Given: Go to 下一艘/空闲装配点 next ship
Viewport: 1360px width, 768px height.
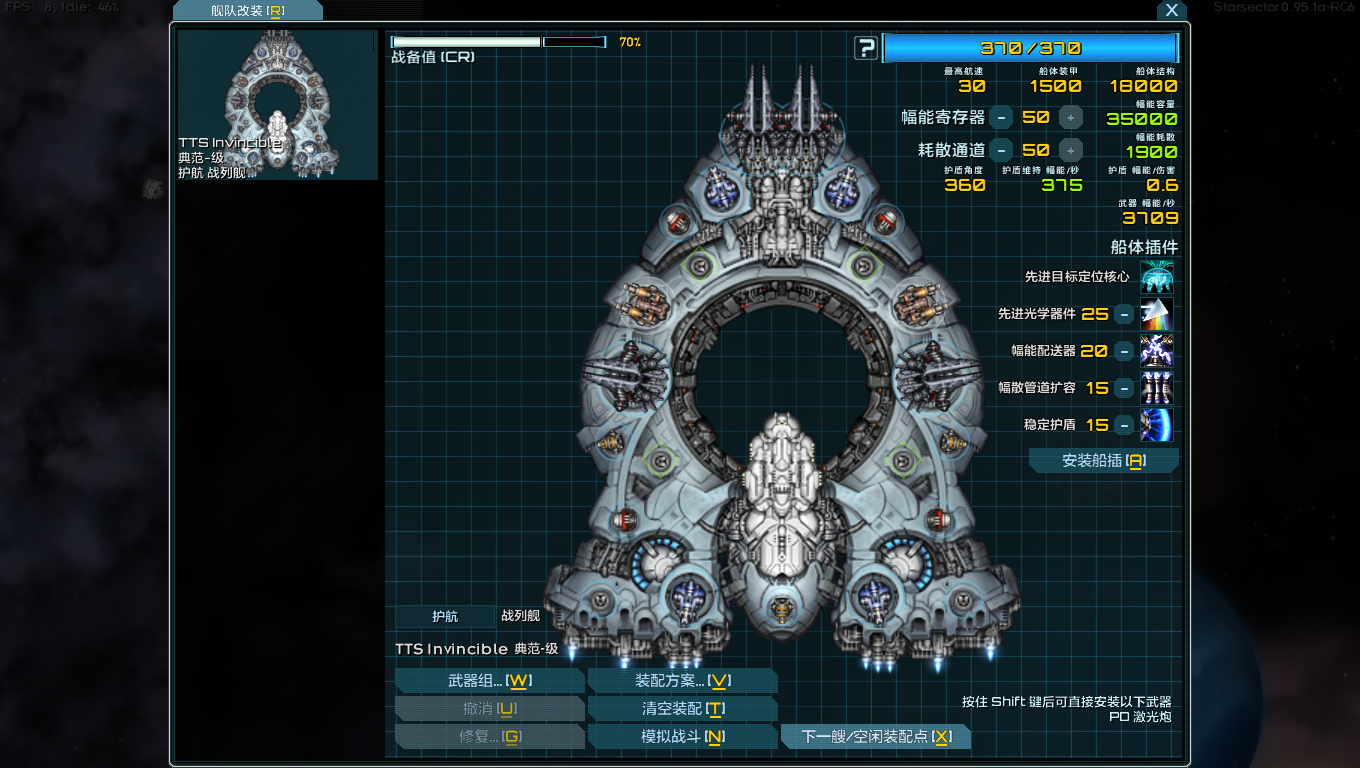Looking at the screenshot, I should pos(875,737).
